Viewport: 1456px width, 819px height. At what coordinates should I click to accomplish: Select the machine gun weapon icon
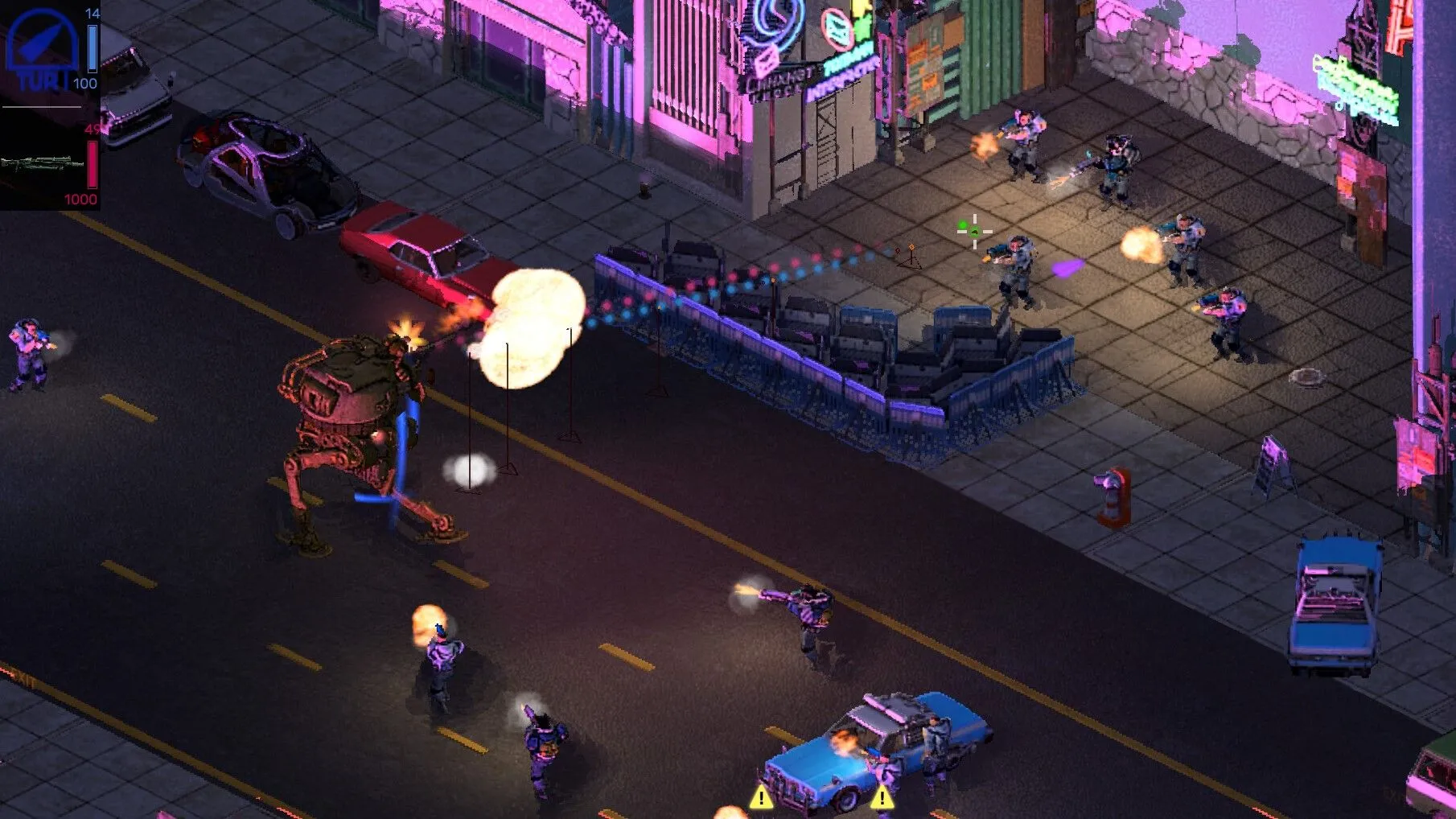42,166
